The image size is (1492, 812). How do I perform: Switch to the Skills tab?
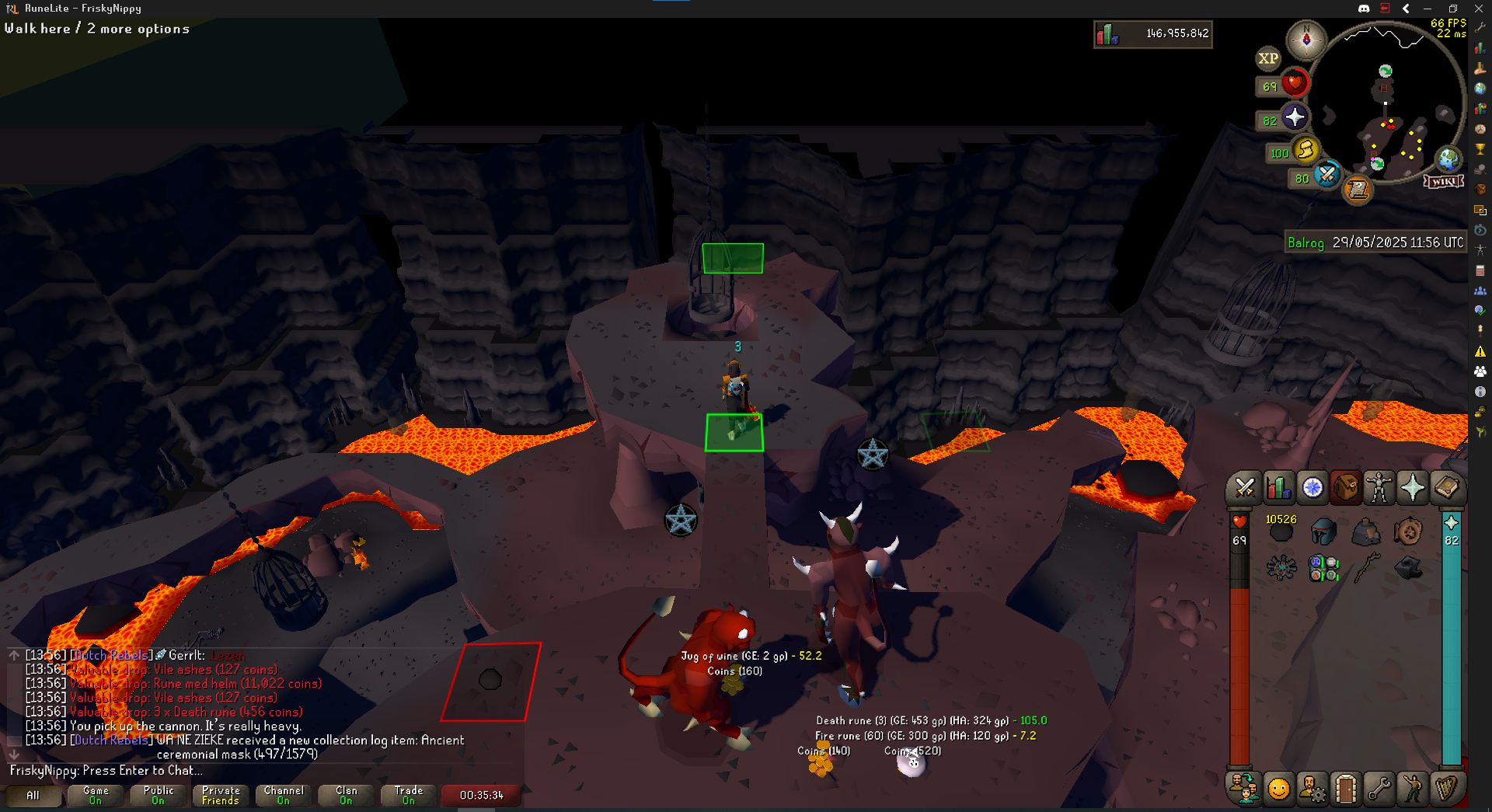click(1278, 488)
